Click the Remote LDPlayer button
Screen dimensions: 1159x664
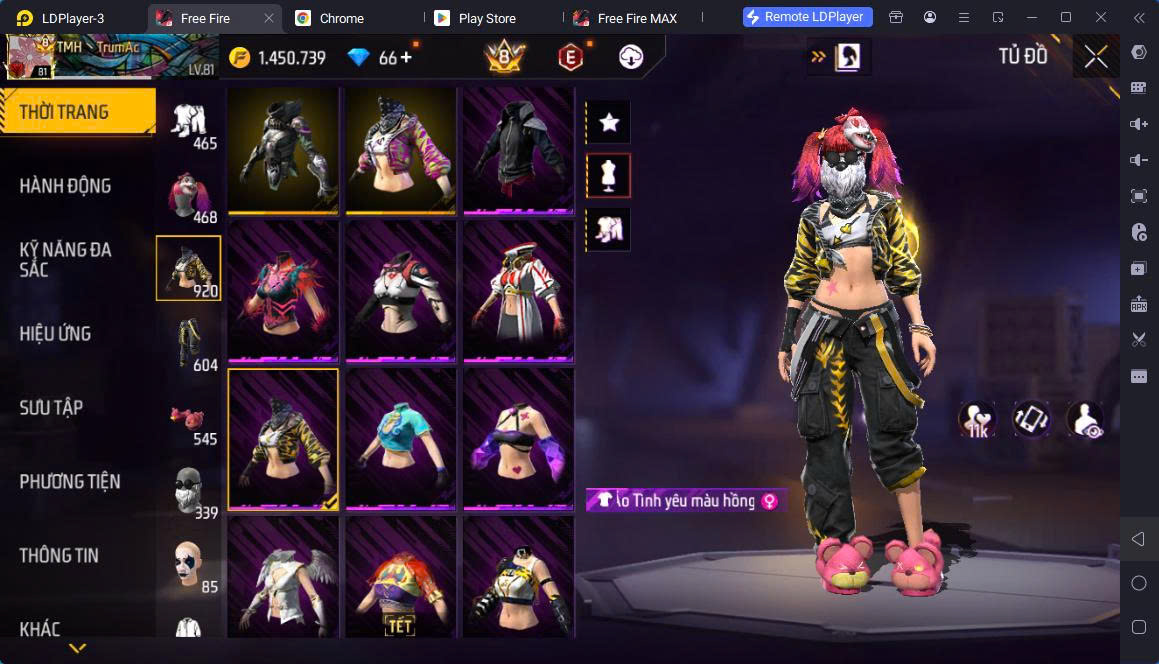click(808, 17)
